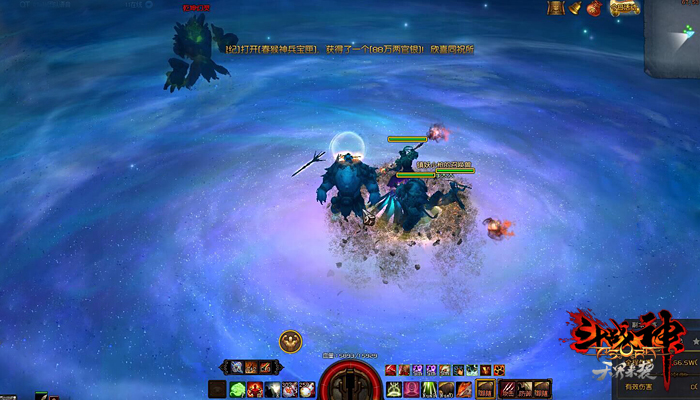Open the golden scroll menu icon

click(x=556, y=8)
